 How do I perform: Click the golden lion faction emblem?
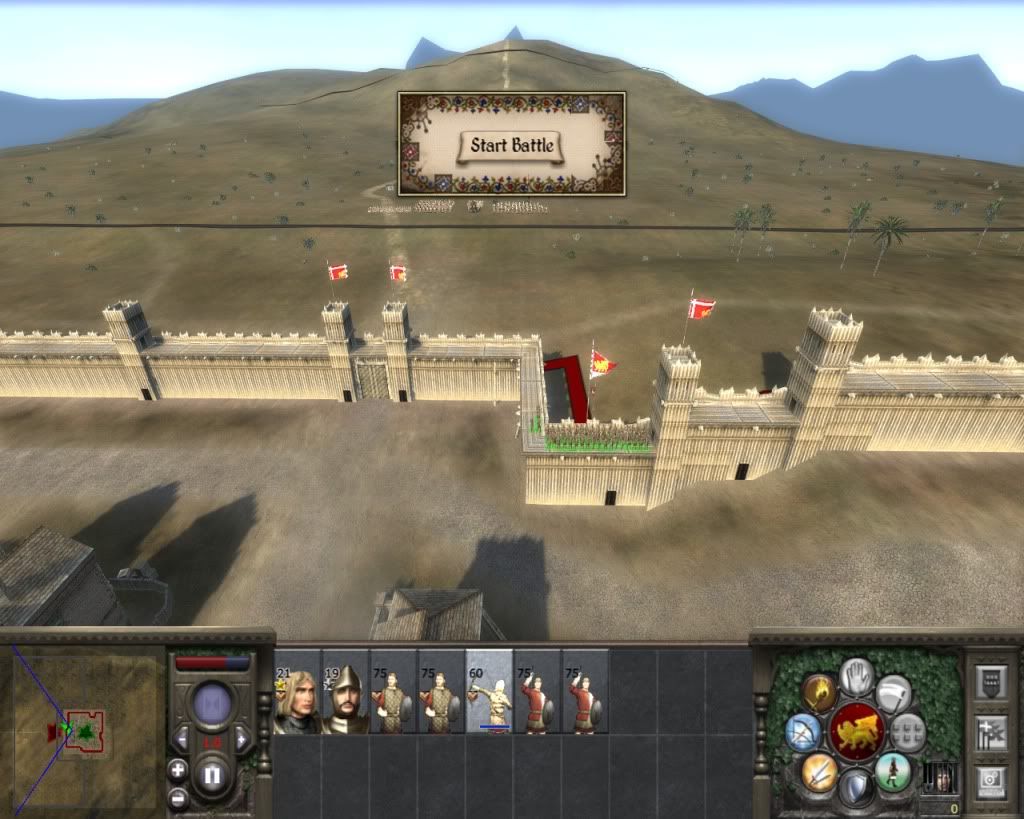pos(857,732)
